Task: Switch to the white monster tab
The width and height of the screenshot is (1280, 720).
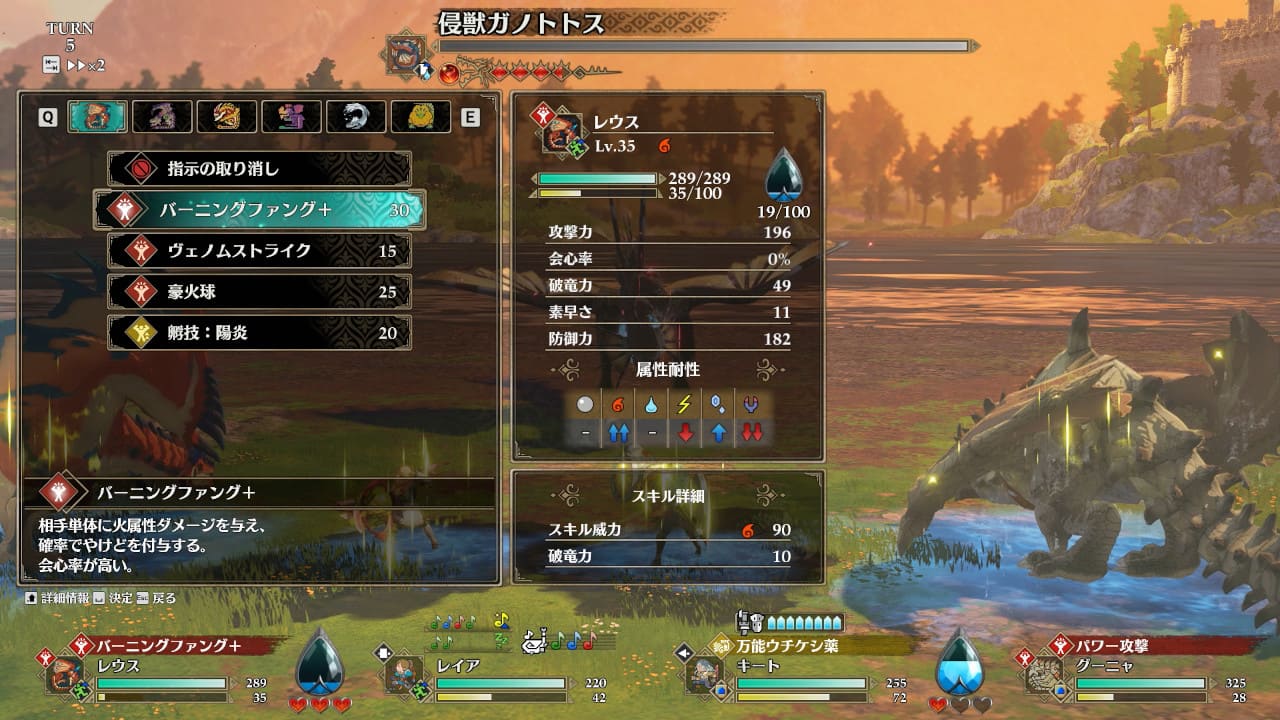Action: pos(356,117)
